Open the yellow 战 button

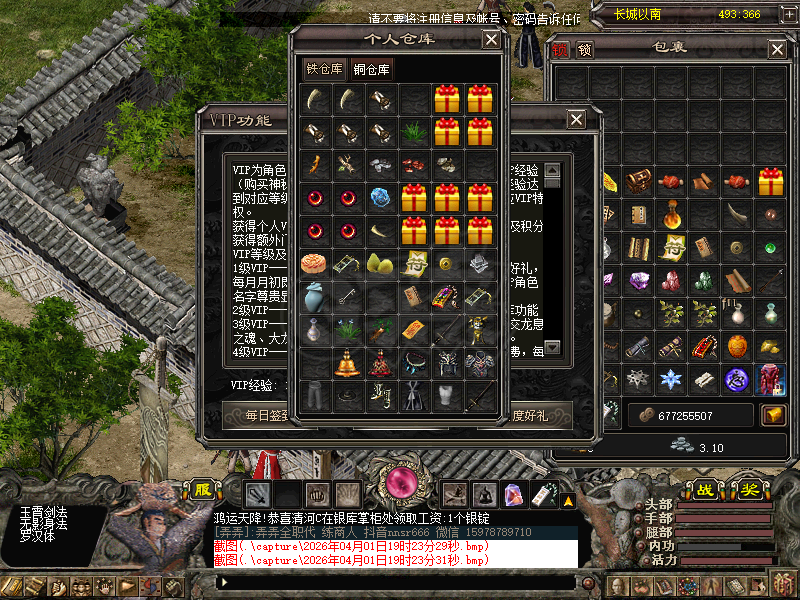point(706,490)
